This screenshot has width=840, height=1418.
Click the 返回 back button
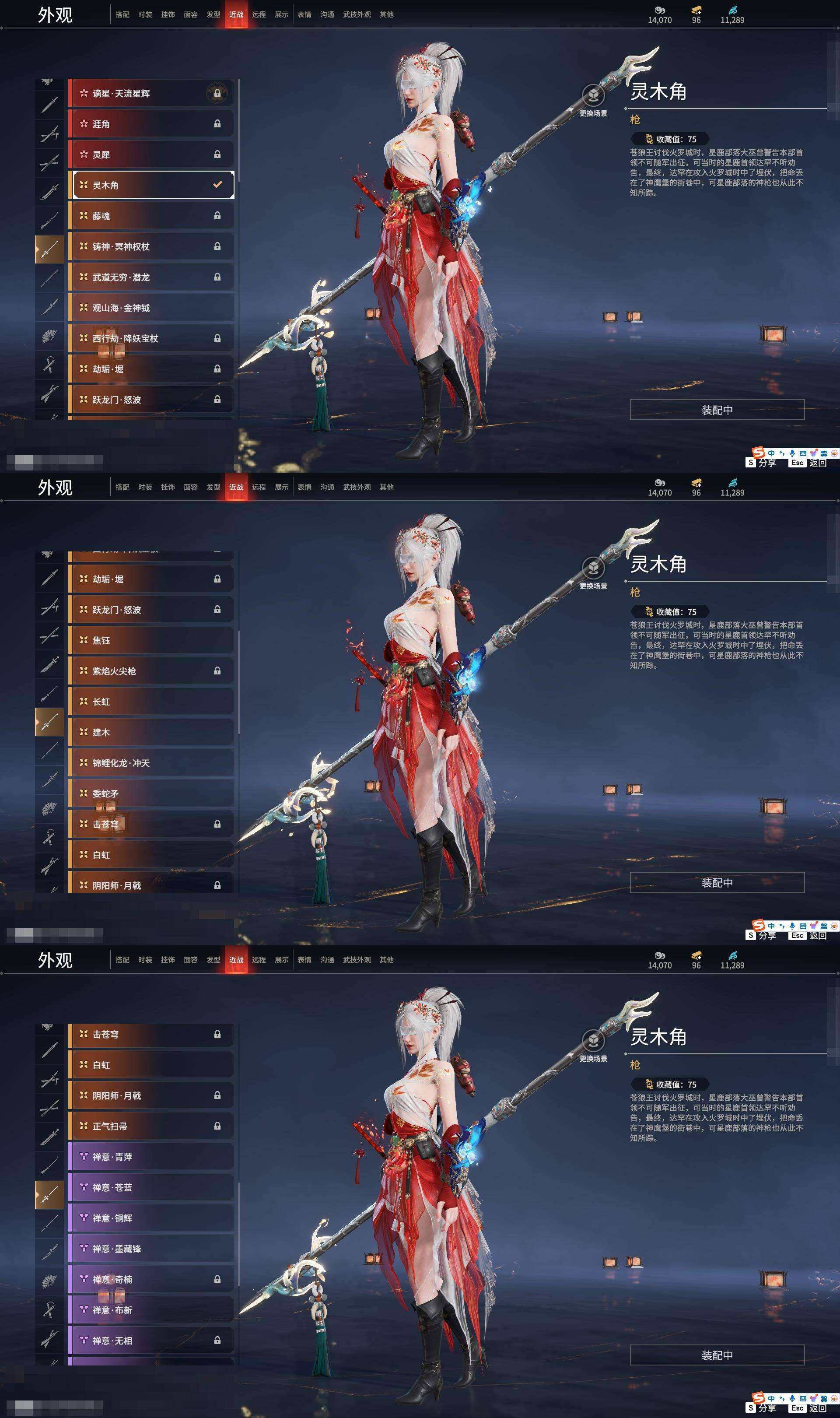coord(819,463)
